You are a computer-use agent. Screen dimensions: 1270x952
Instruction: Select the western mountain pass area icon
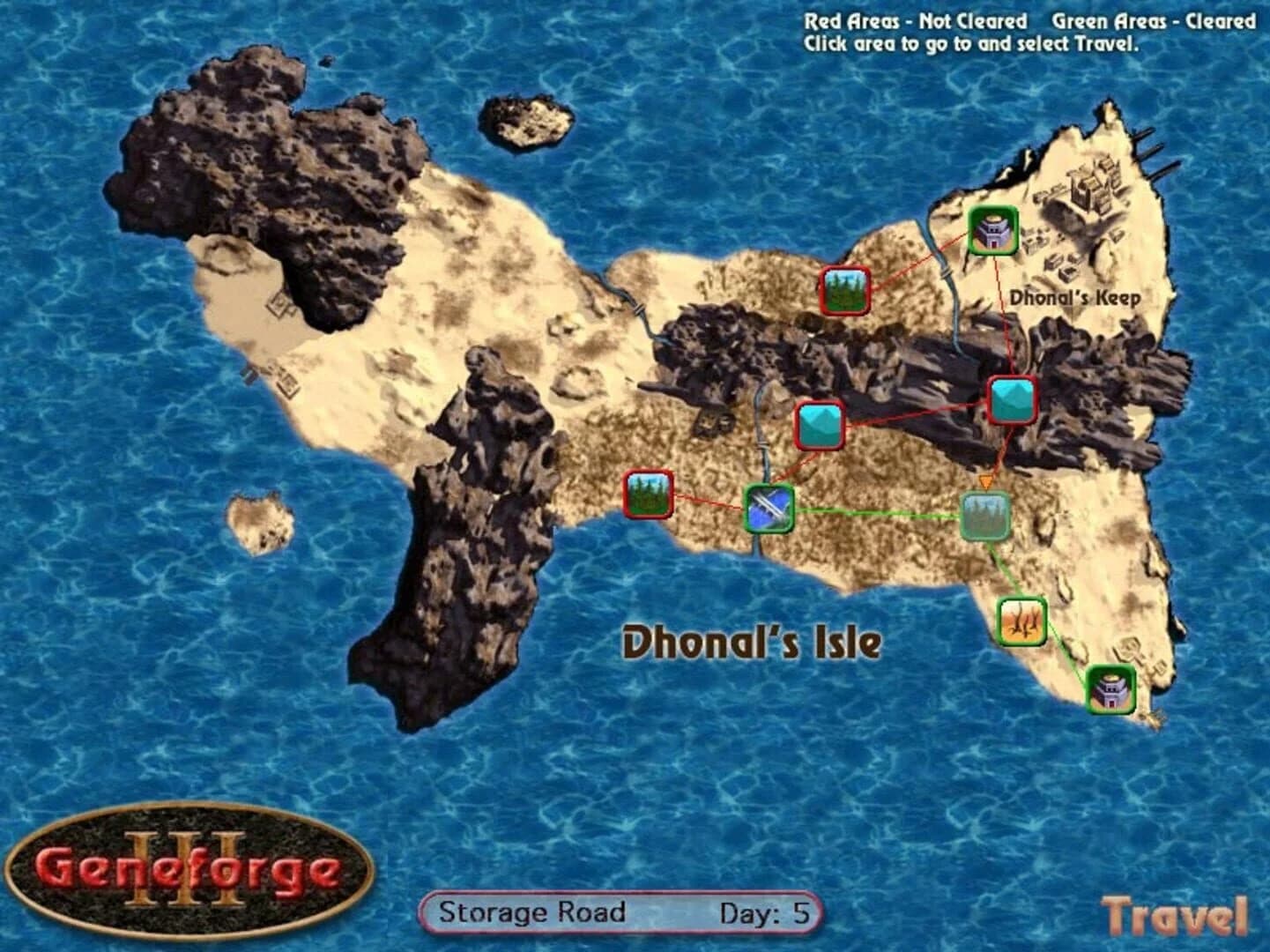point(821,426)
